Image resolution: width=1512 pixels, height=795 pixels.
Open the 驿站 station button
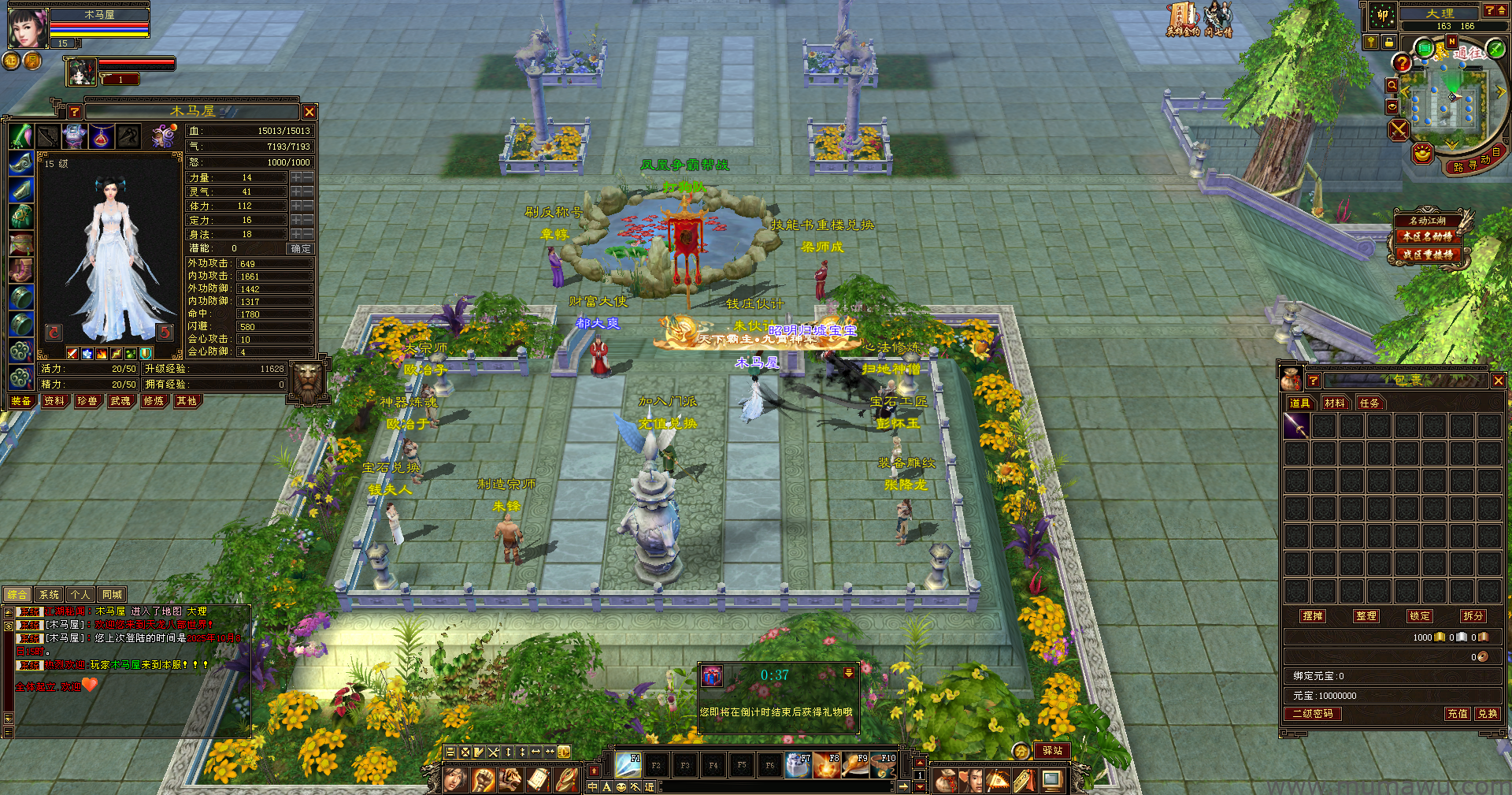pos(1052,751)
